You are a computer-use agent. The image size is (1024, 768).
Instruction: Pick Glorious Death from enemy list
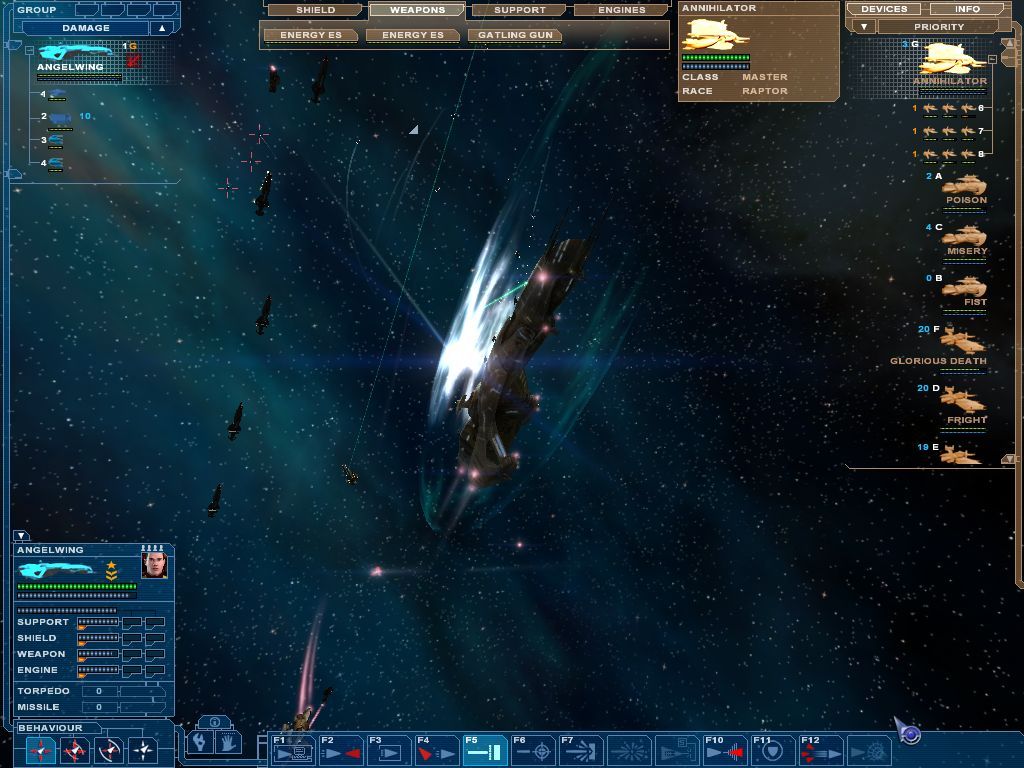coord(960,344)
